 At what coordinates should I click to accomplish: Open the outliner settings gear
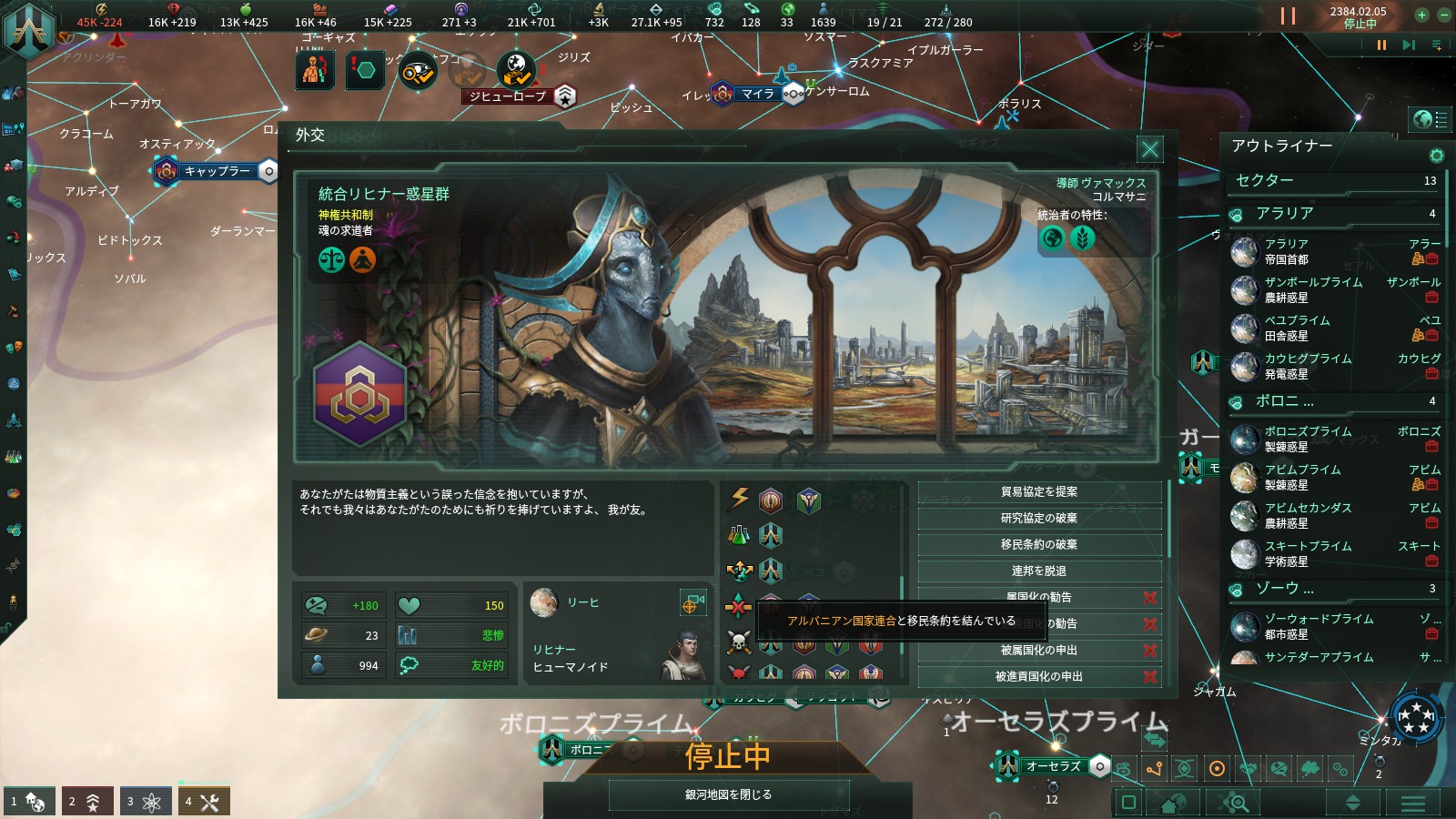pyautogui.click(x=1438, y=155)
